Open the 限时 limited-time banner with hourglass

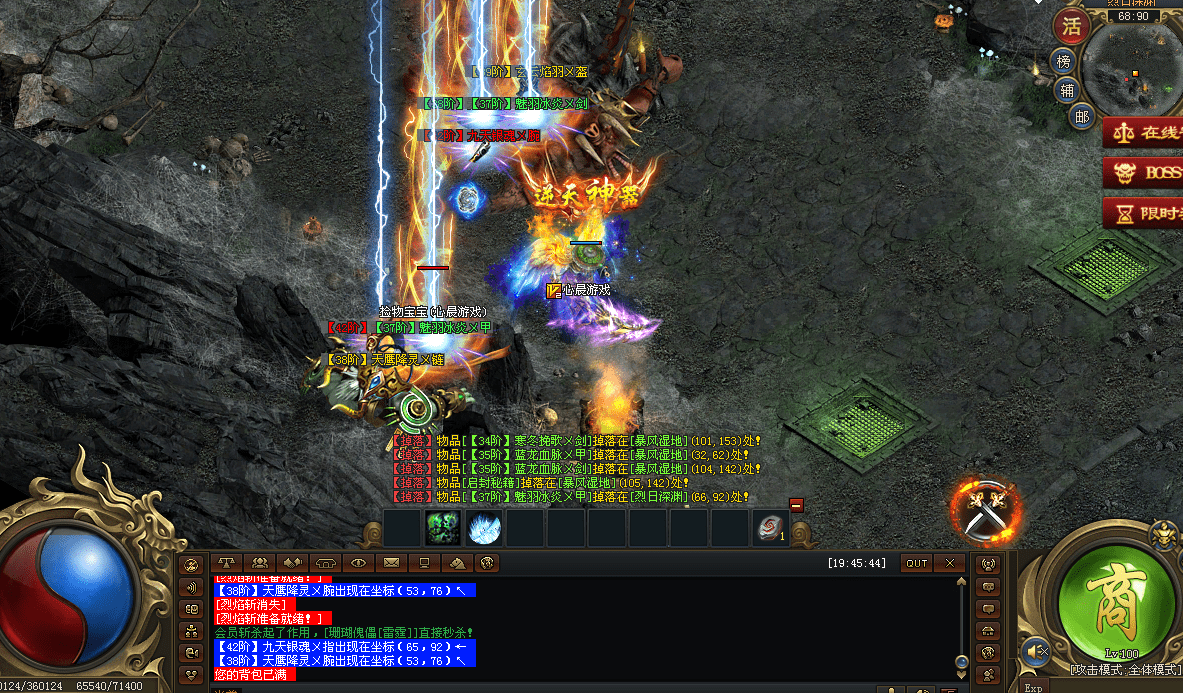(x=1144, y=213)
